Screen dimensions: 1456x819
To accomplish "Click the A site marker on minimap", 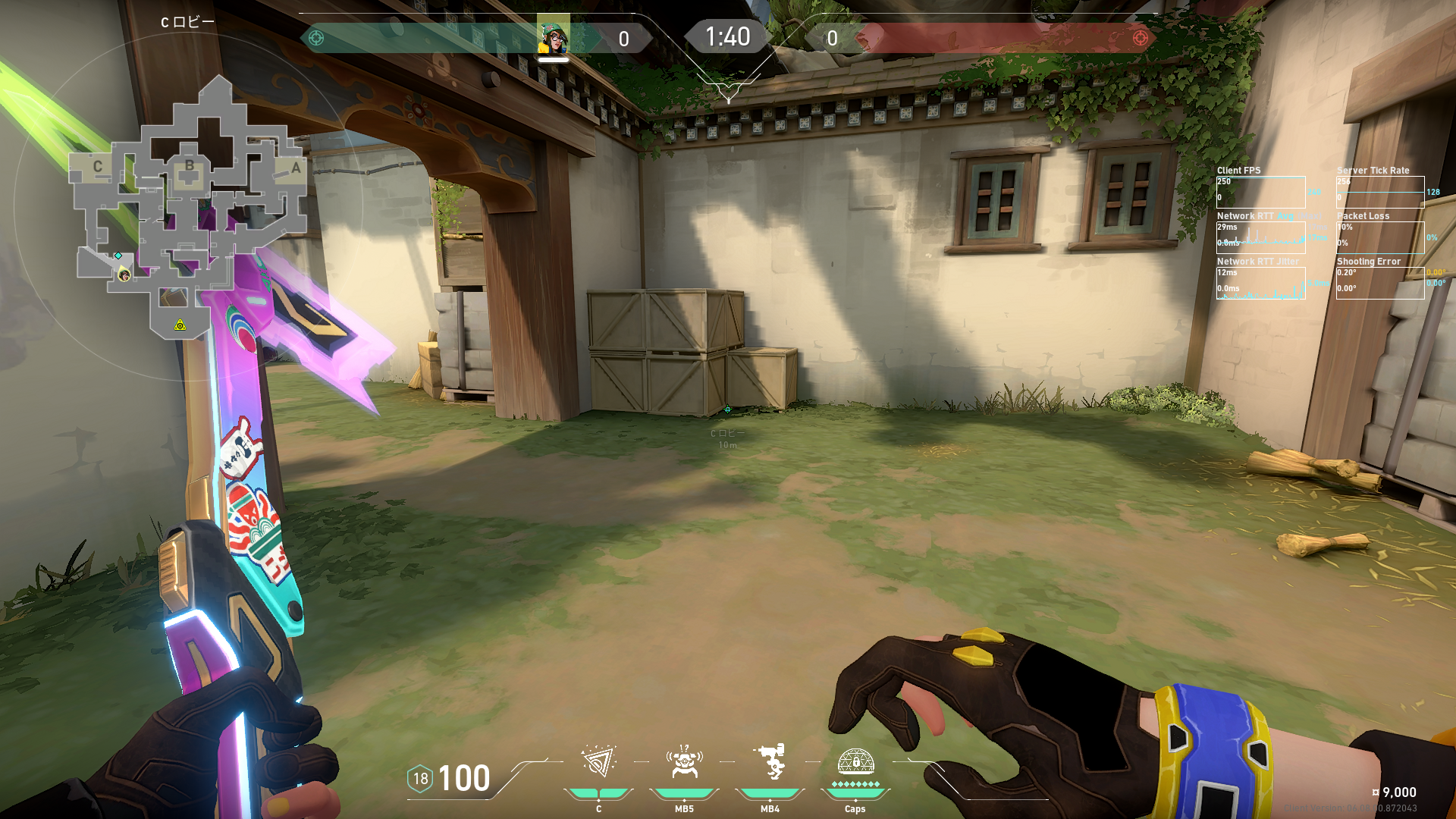I will coord(296,168).
